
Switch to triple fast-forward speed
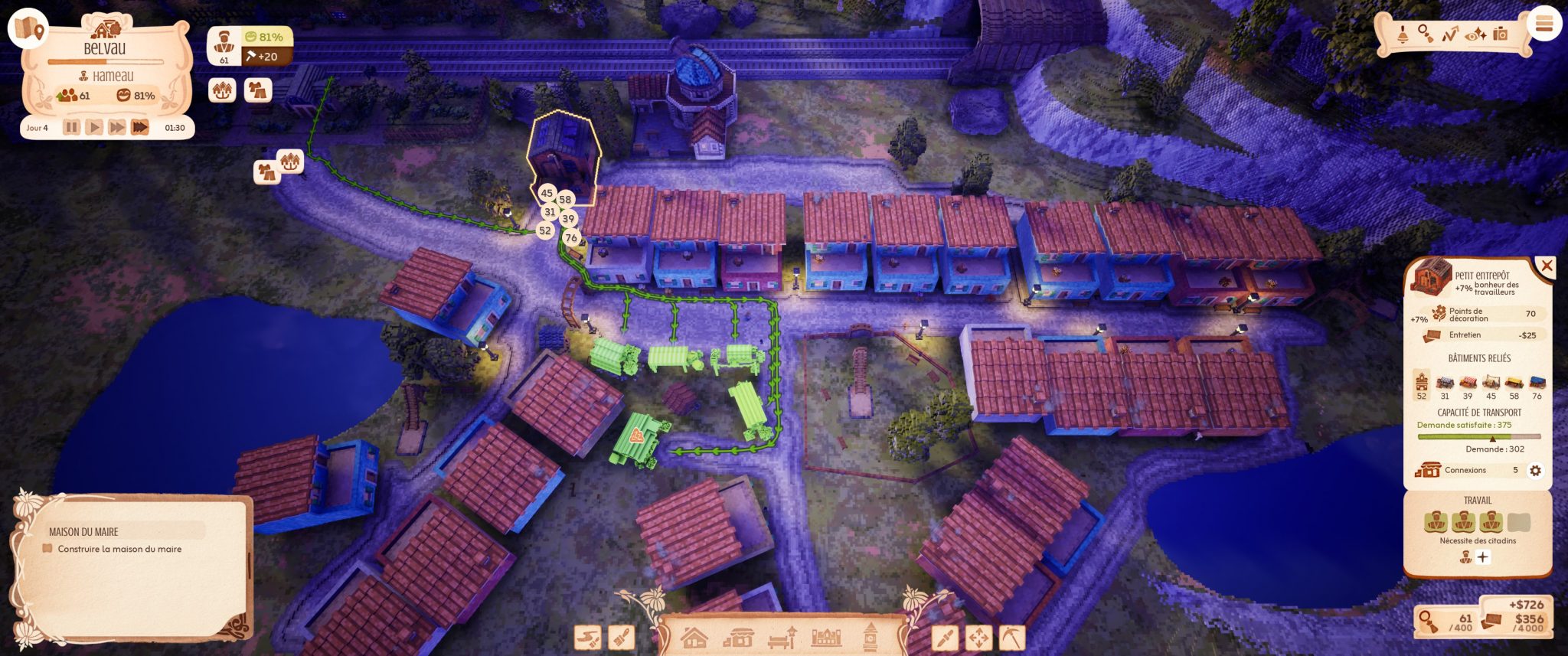click(140, 127)
